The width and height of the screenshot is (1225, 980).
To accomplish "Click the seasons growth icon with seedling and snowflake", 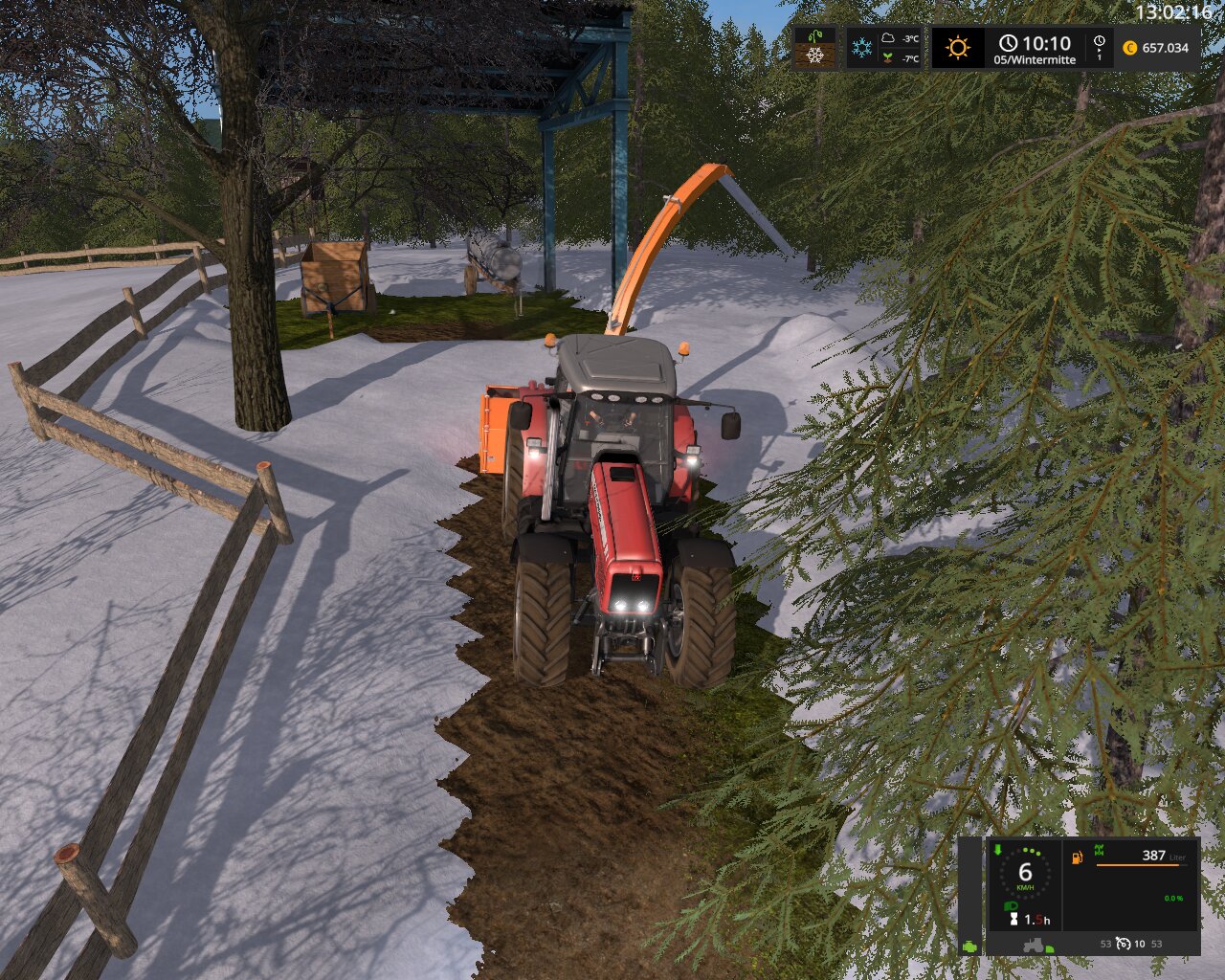I will tap(814, 48).
